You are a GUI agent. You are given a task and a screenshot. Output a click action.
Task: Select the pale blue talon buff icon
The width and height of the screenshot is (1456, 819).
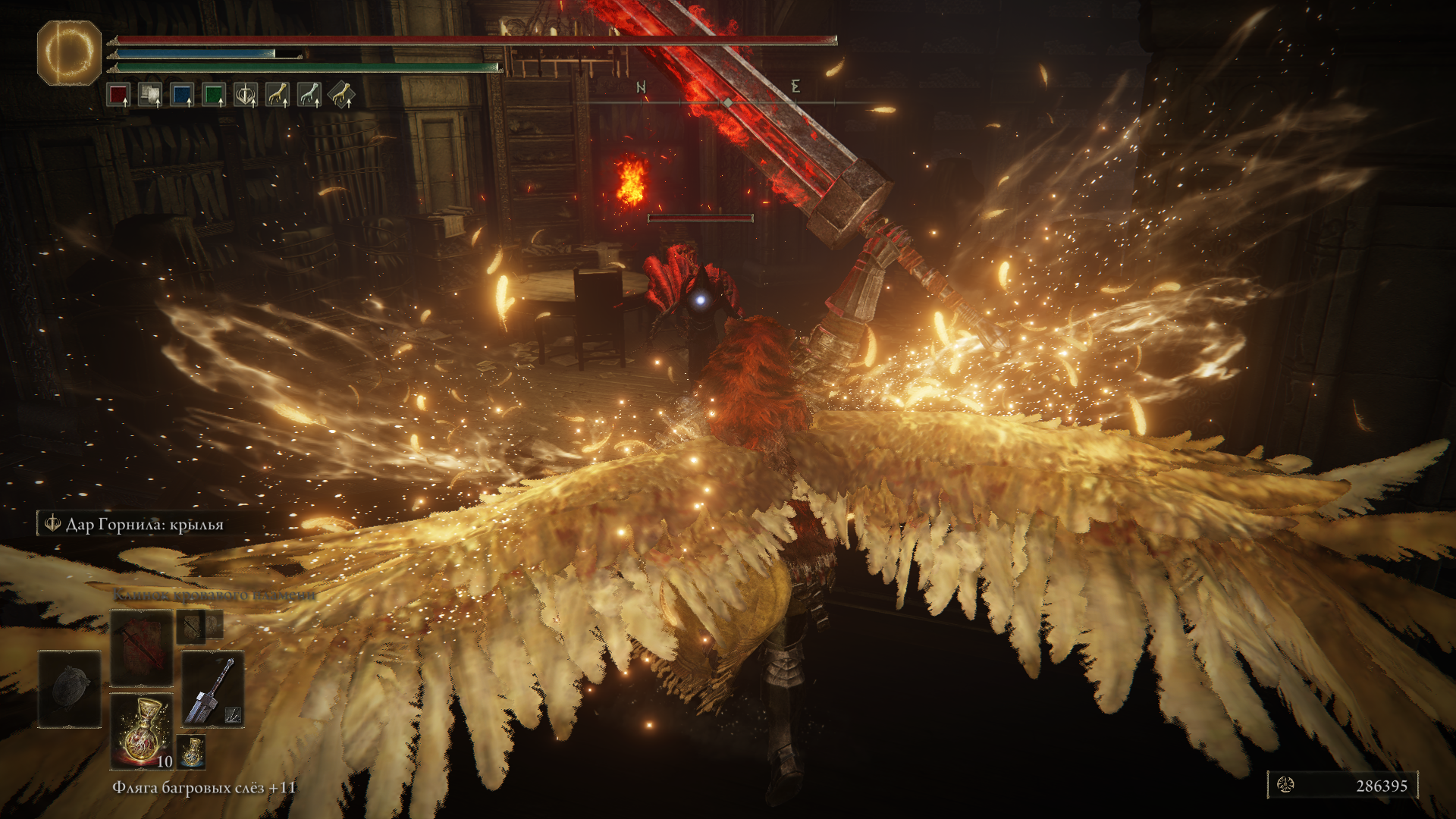coord(309,95)
